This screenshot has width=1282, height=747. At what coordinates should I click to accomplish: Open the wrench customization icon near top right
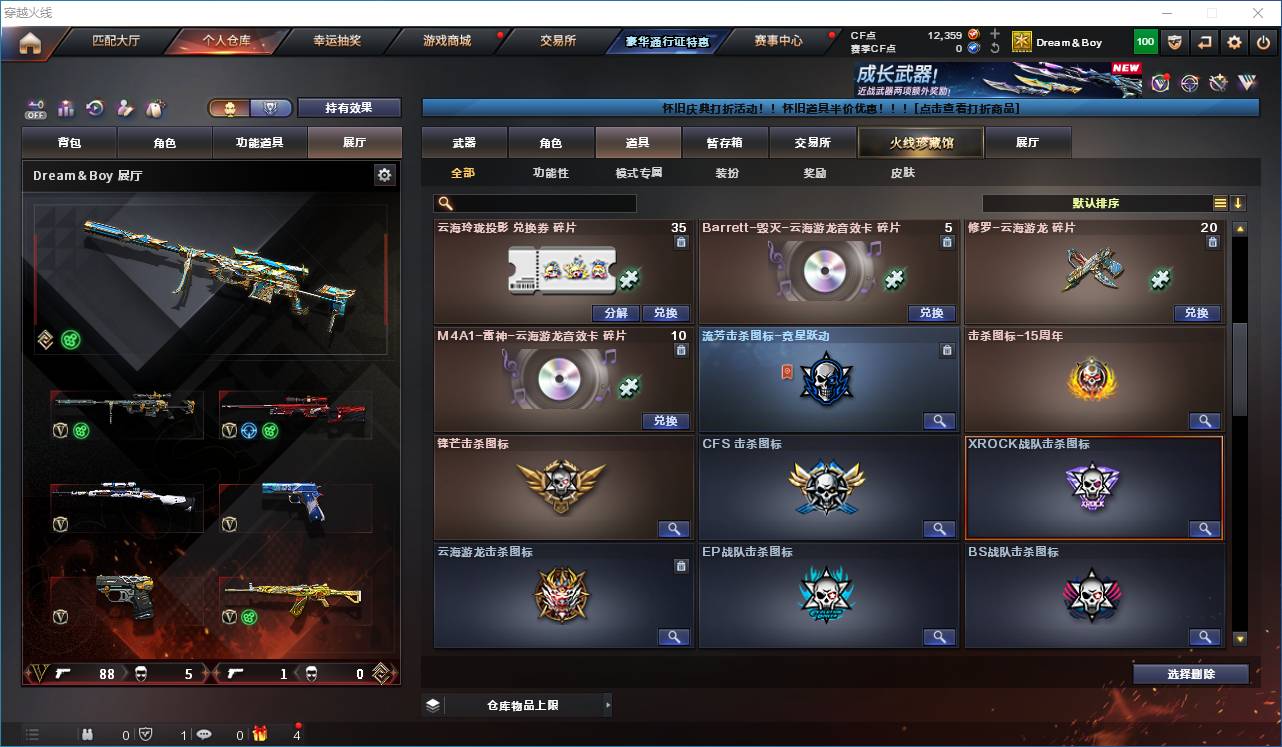pos(1217,81)
